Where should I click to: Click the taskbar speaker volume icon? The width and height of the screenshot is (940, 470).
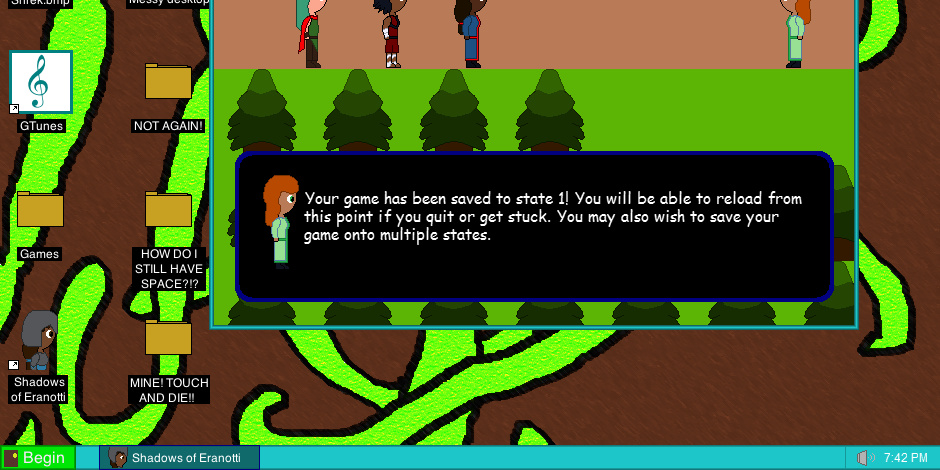coord(865,458)
